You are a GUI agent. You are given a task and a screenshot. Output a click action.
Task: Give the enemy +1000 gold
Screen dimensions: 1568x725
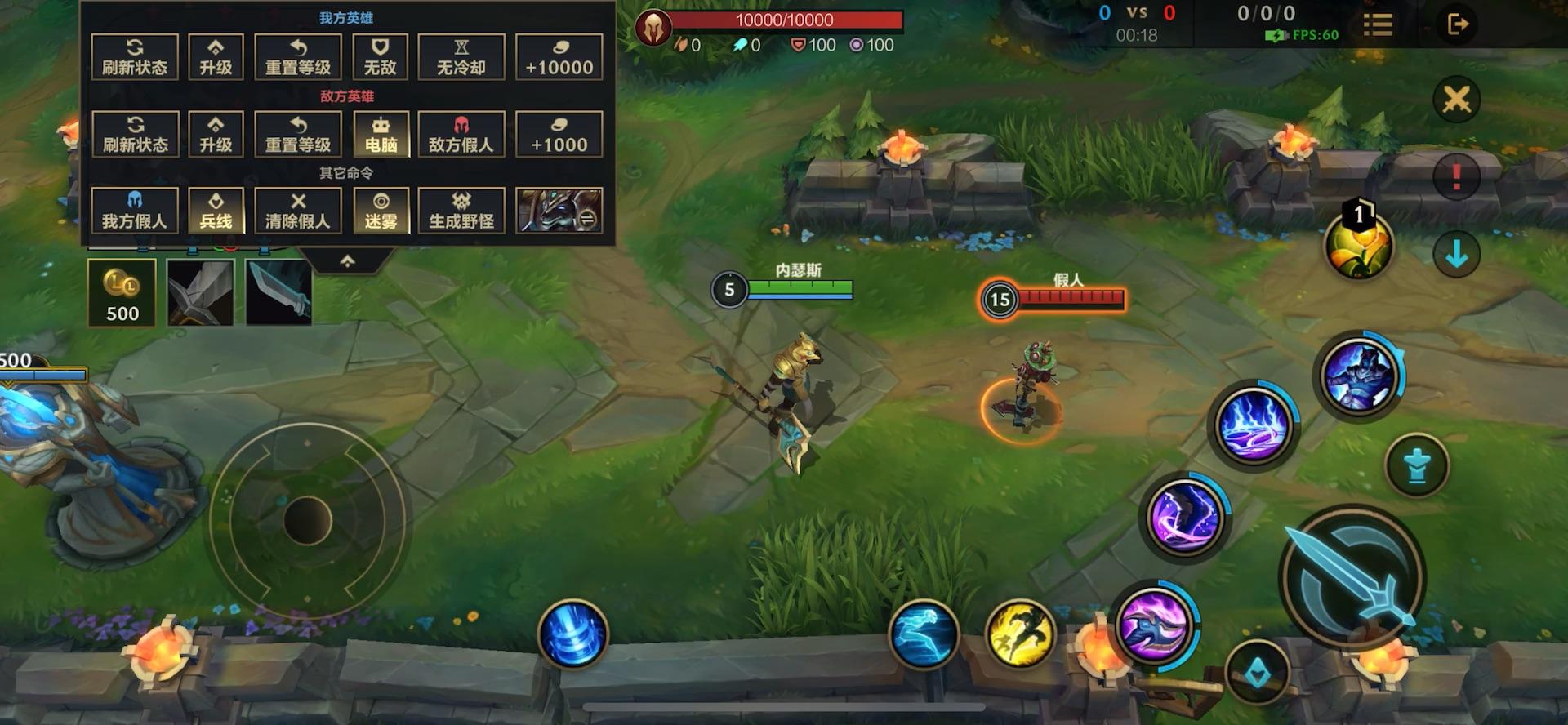click(x=559, y=134)
